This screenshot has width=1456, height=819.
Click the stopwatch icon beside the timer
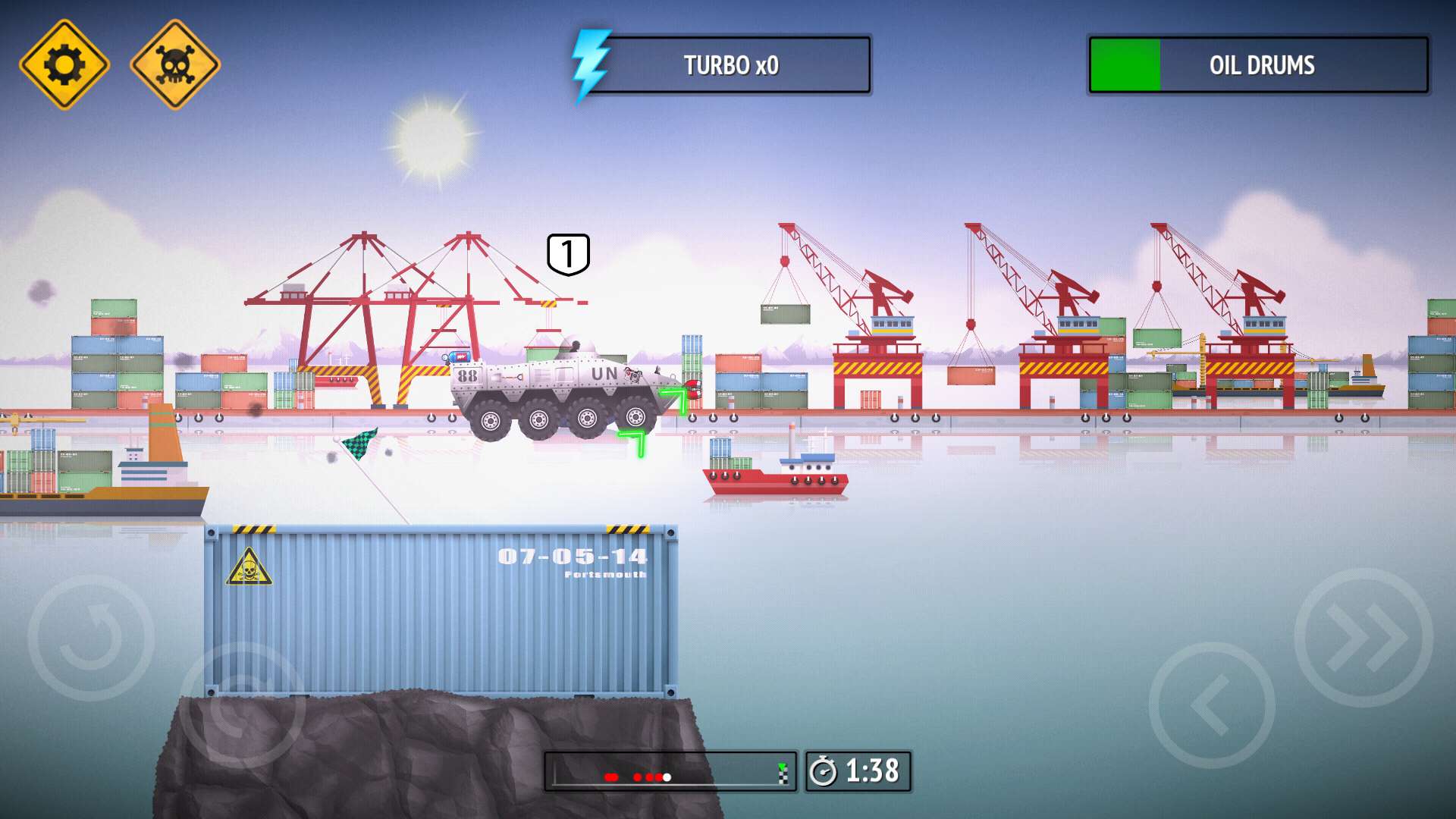(827, 771)
